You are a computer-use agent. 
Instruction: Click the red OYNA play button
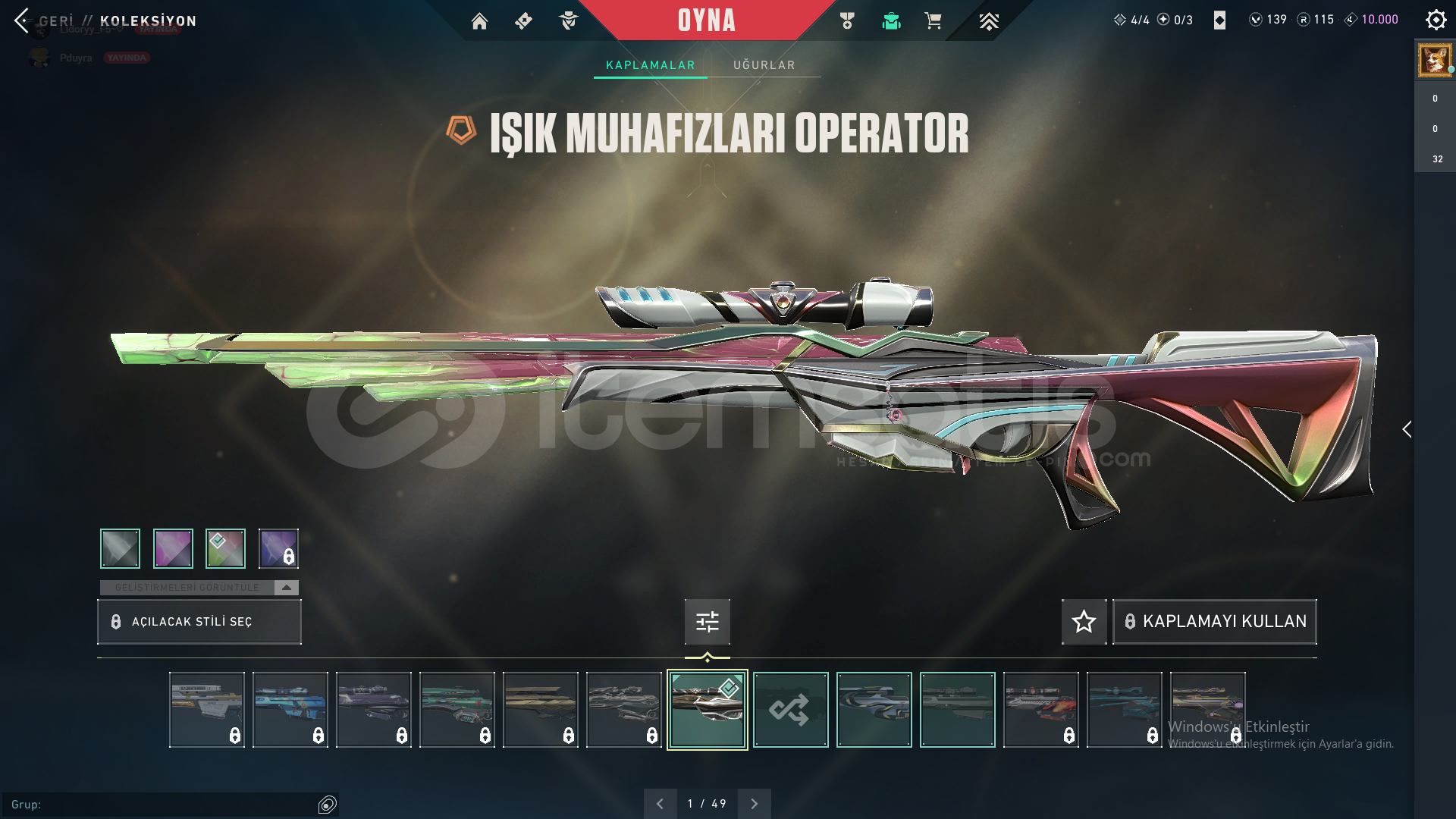706,20
